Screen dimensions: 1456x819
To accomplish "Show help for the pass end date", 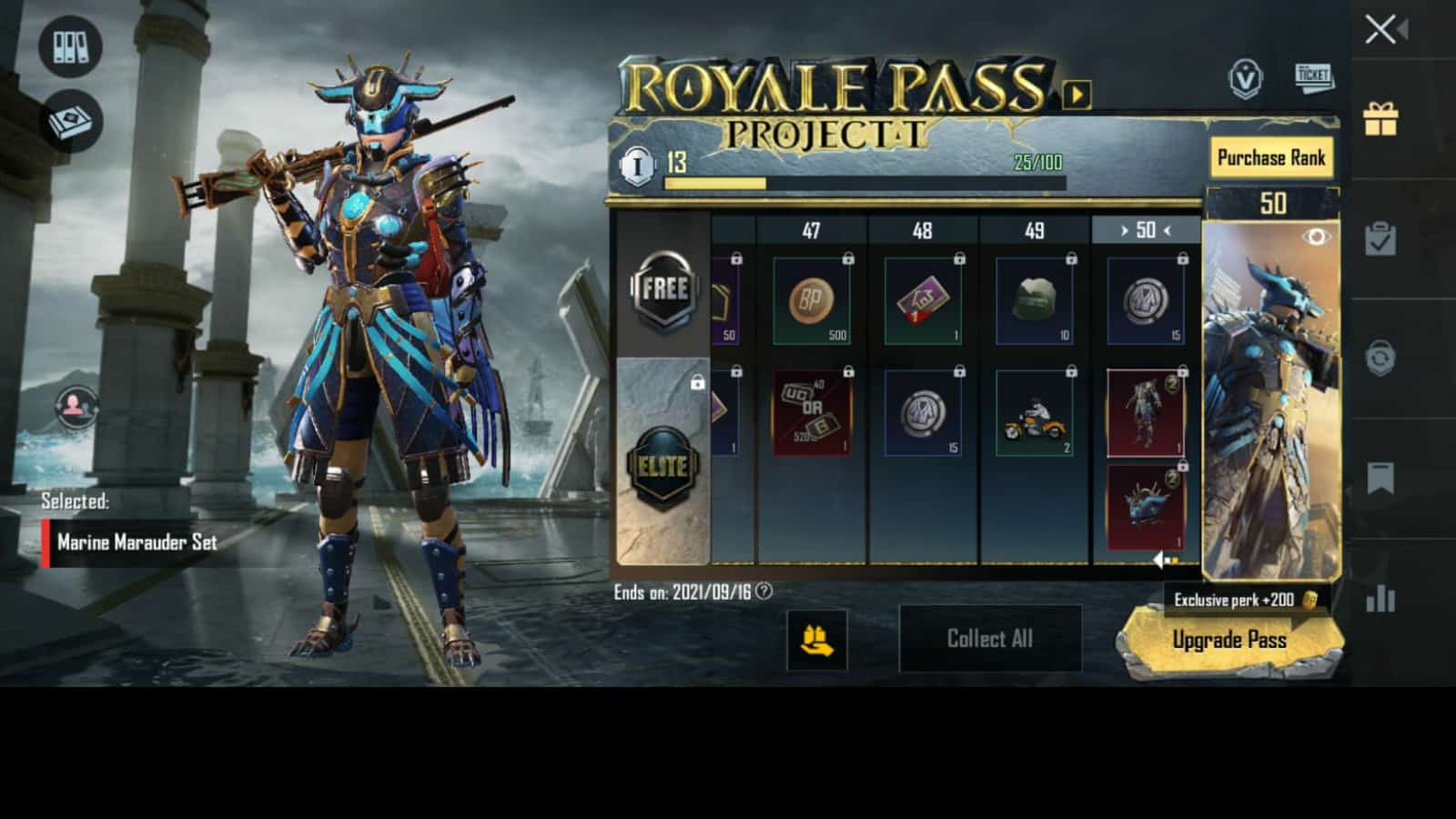I will tap(764, 591).
